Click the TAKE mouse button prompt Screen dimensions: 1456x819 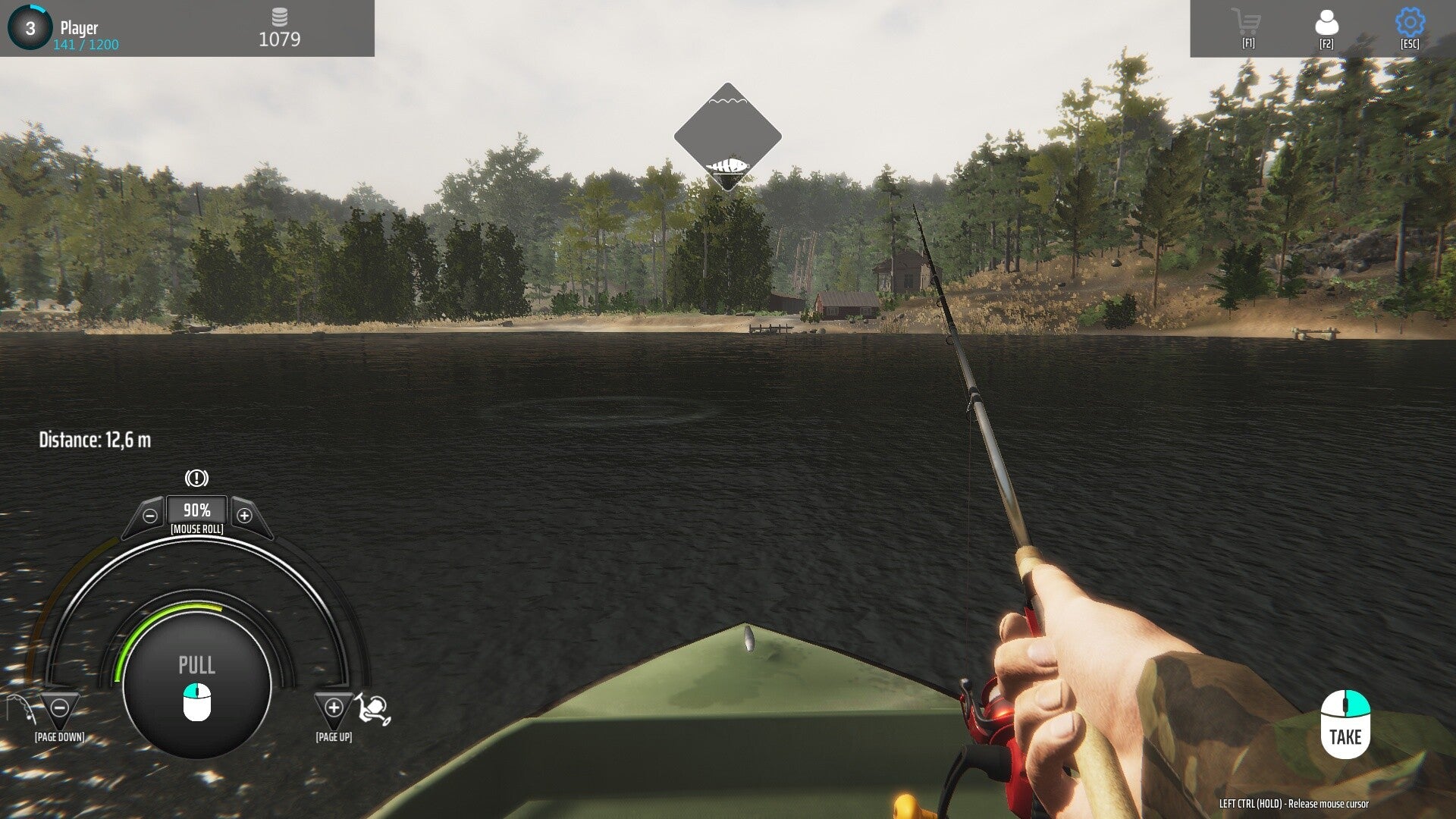[1345, 723]
